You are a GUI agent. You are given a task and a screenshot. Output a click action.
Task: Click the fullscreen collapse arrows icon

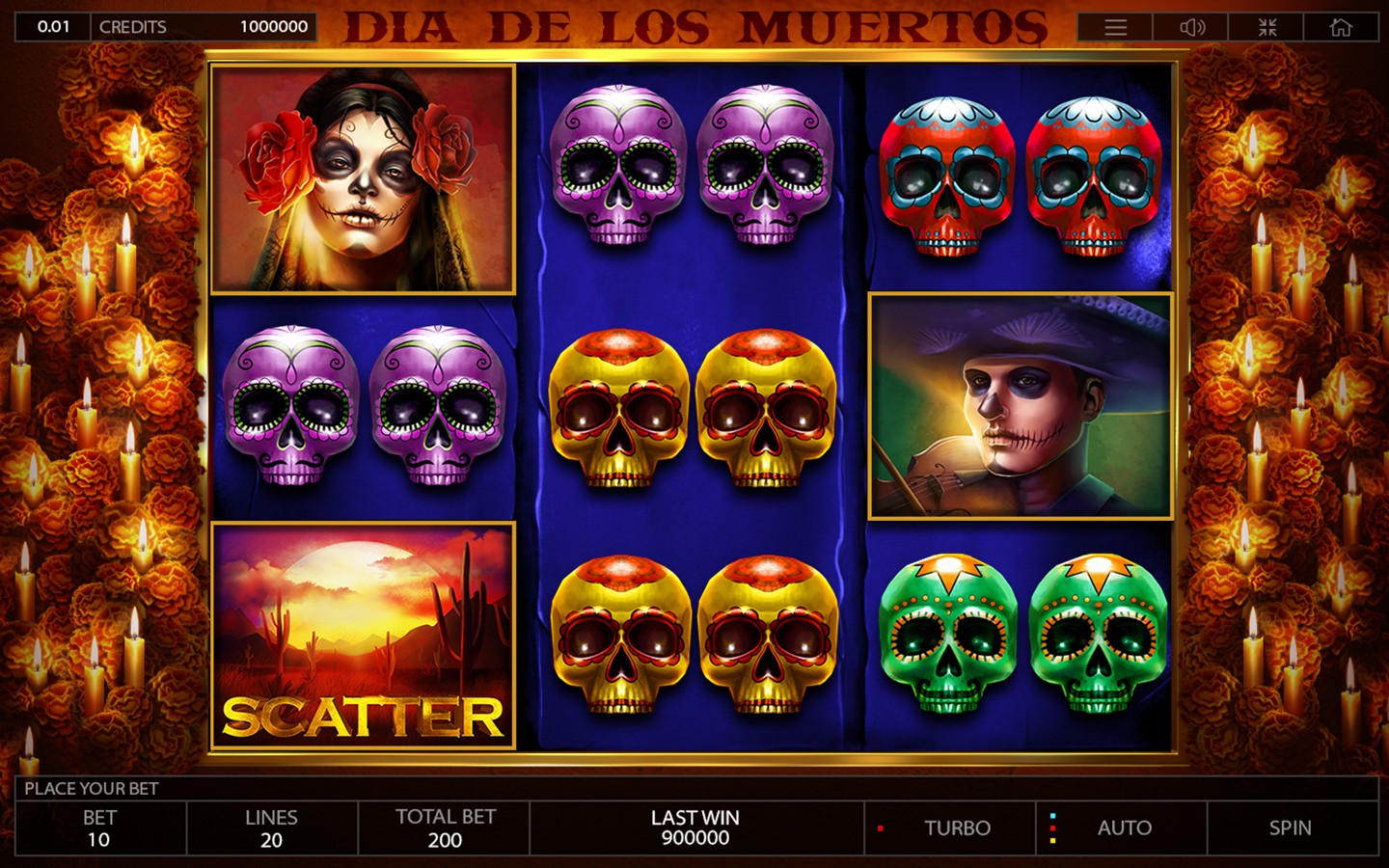point(1267,27)
